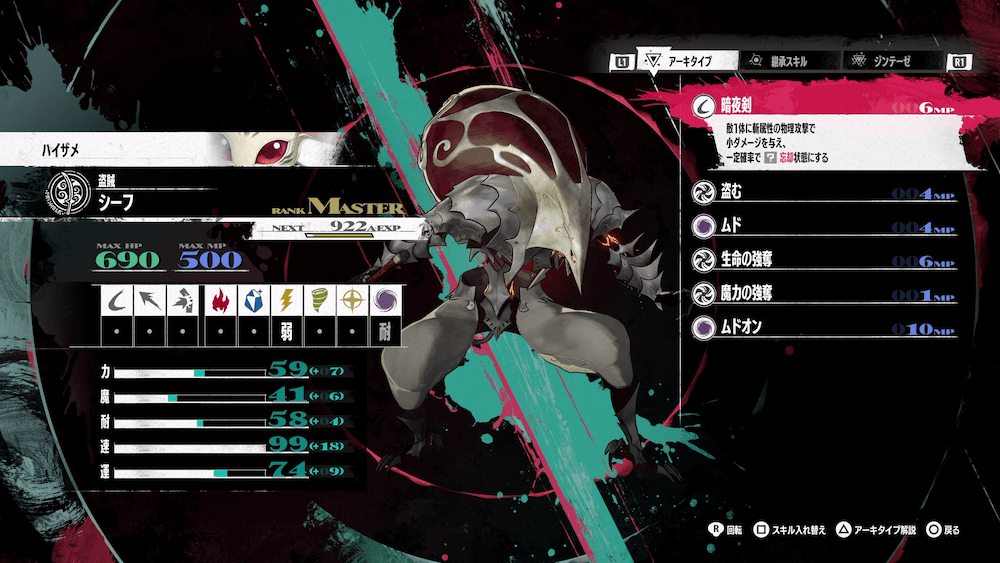Open the 継承スキル tab
This screenshot has width=1000, height=563.
pyautogui.click(x=775, y=61)
